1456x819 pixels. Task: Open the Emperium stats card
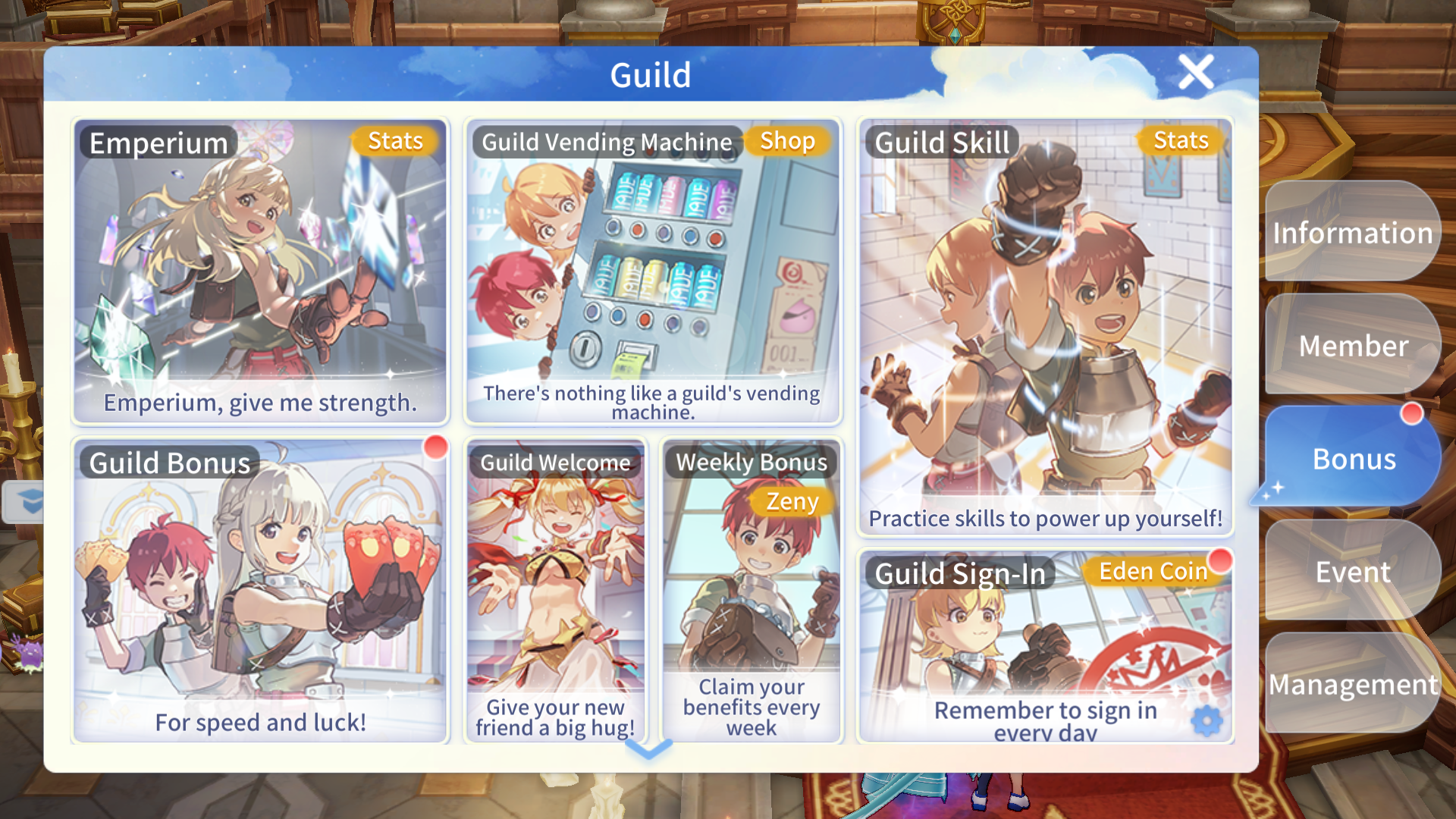tap(260, 271)
